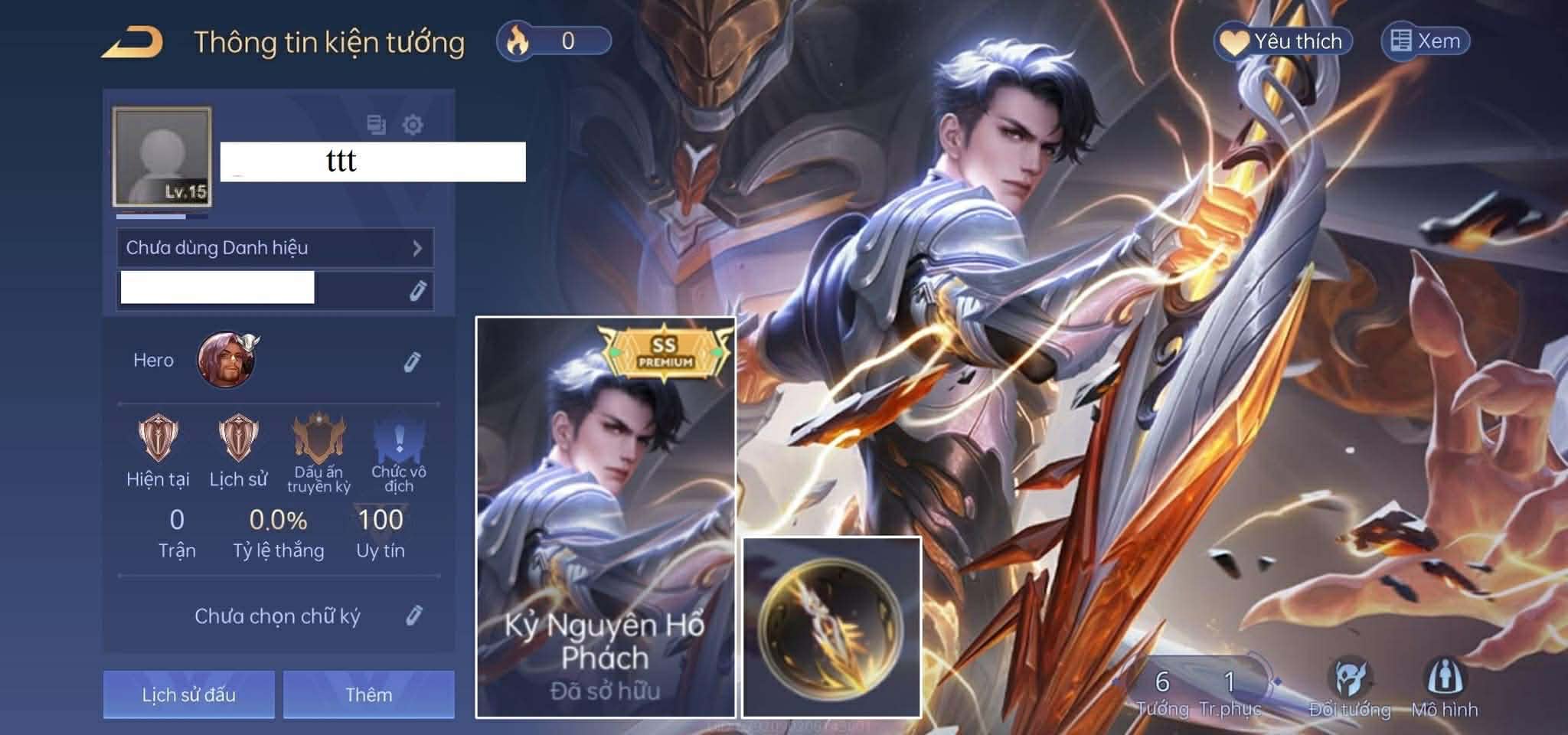View the Lịch sử rank badge
The width and height of the screenshot is (1568, 735).
(238, 439)
